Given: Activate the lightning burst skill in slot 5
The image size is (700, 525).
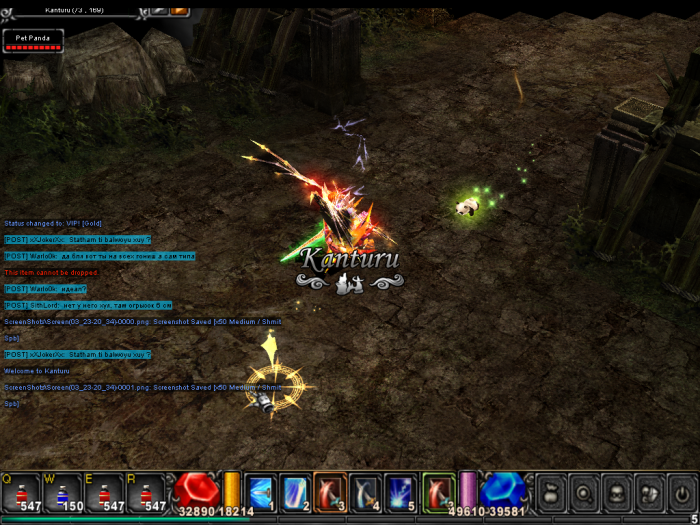Looking at the screenshot, I should 400,492.
